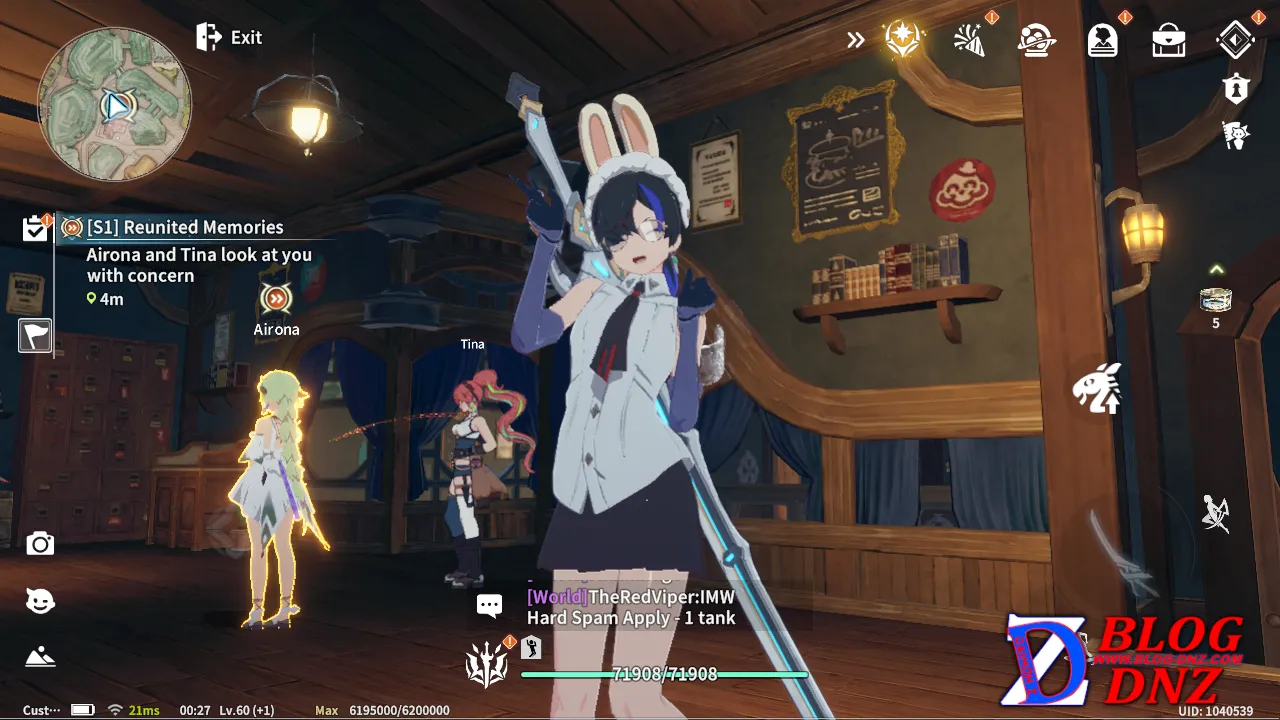Expand the top menu double-arrow

(855, 40)
